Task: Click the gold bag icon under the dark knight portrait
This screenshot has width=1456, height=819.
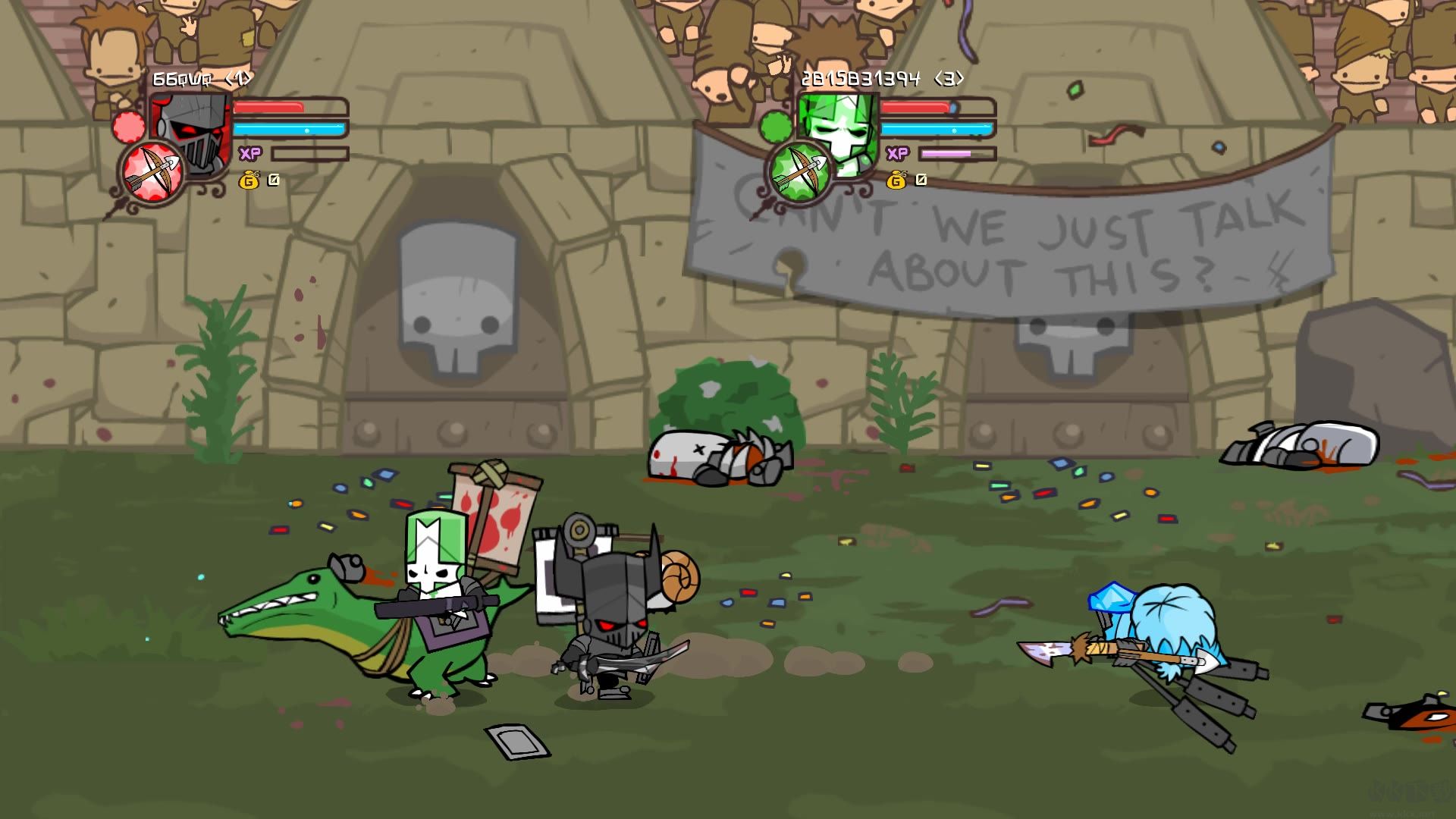Action: point(249,180)
